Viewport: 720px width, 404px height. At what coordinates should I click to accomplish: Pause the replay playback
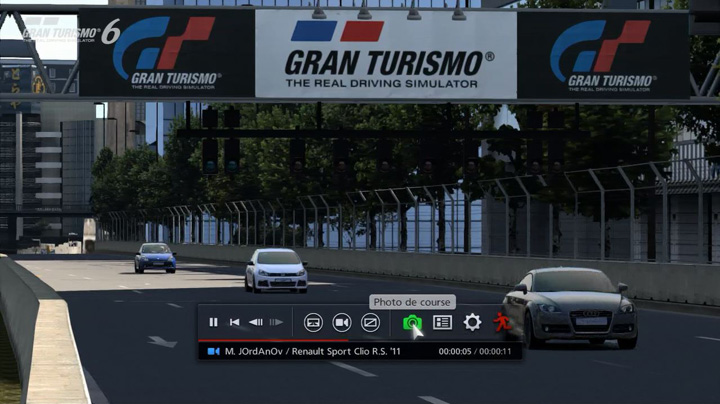coord(213,322)
